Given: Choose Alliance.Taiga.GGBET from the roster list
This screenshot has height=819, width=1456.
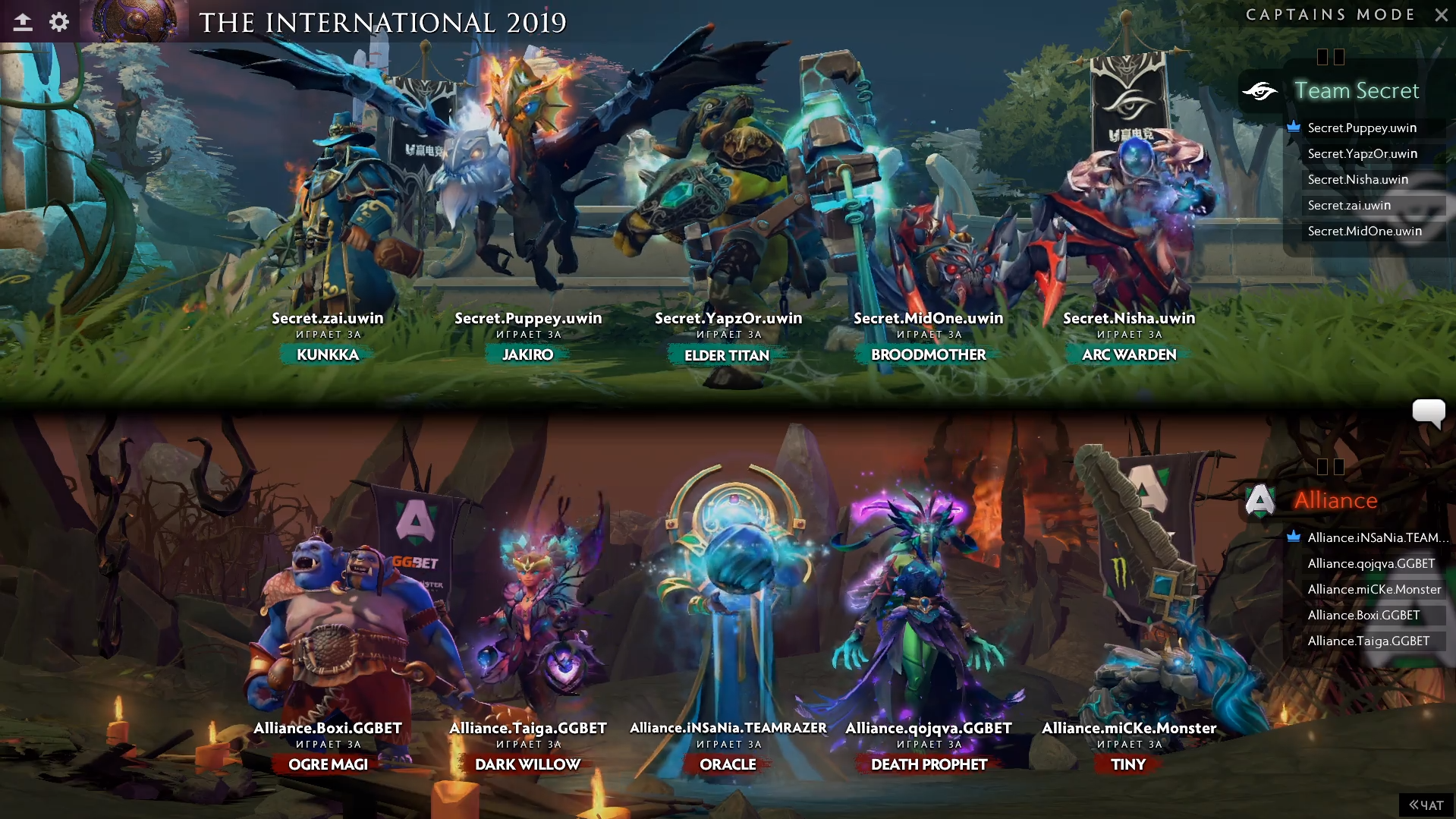Looking at the screenshot, I should coord(1368,641).
